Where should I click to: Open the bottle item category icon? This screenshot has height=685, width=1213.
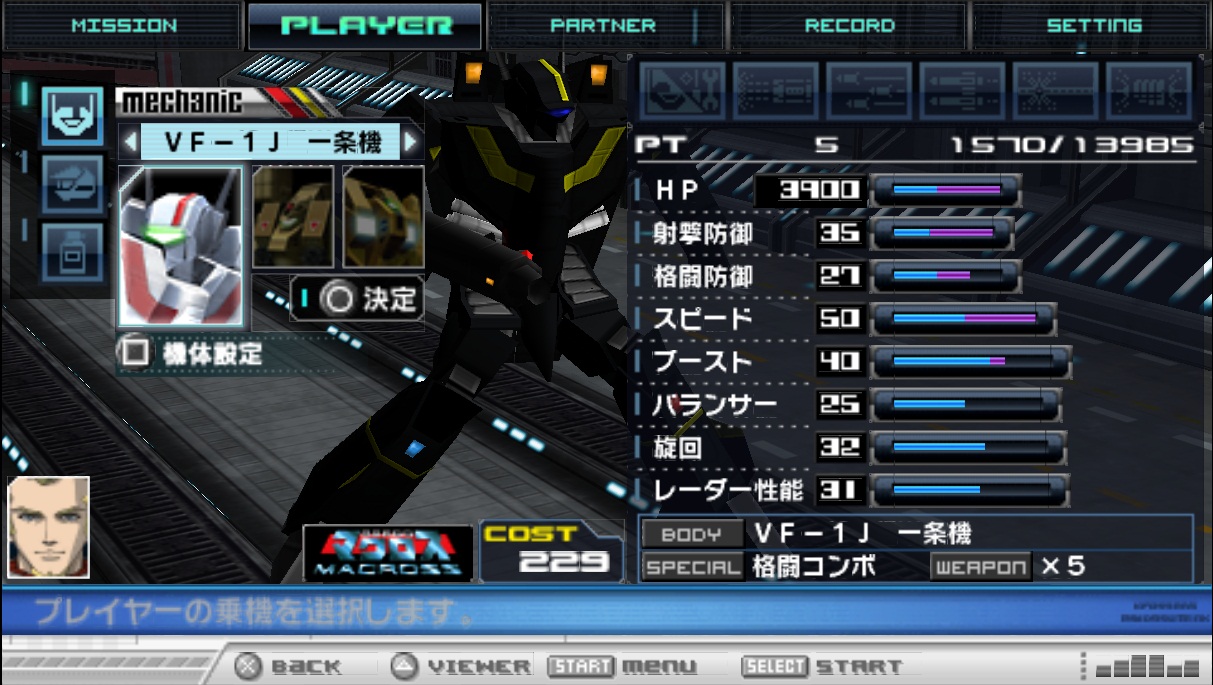click(72, 253)
